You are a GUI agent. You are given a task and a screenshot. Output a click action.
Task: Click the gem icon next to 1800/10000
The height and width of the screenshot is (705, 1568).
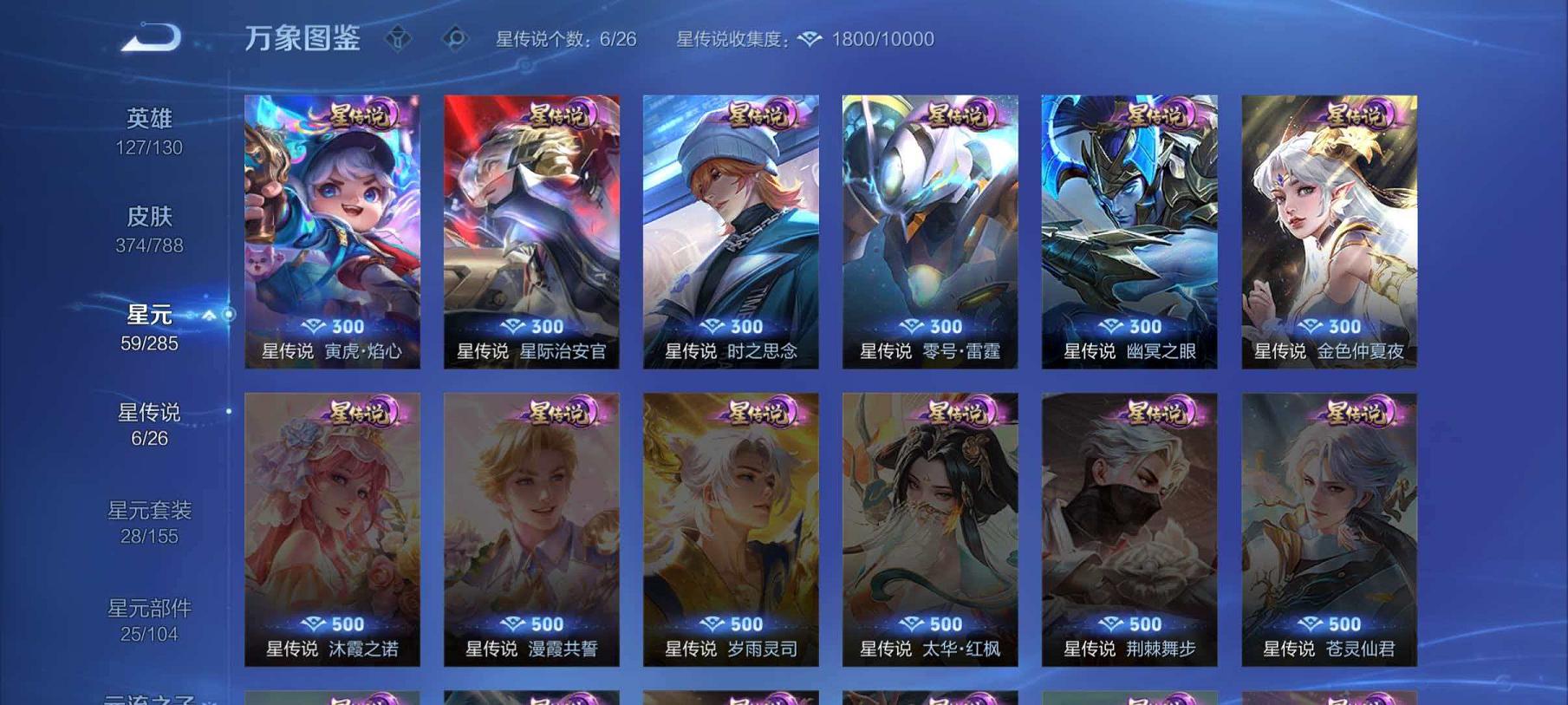pos(809,38)
